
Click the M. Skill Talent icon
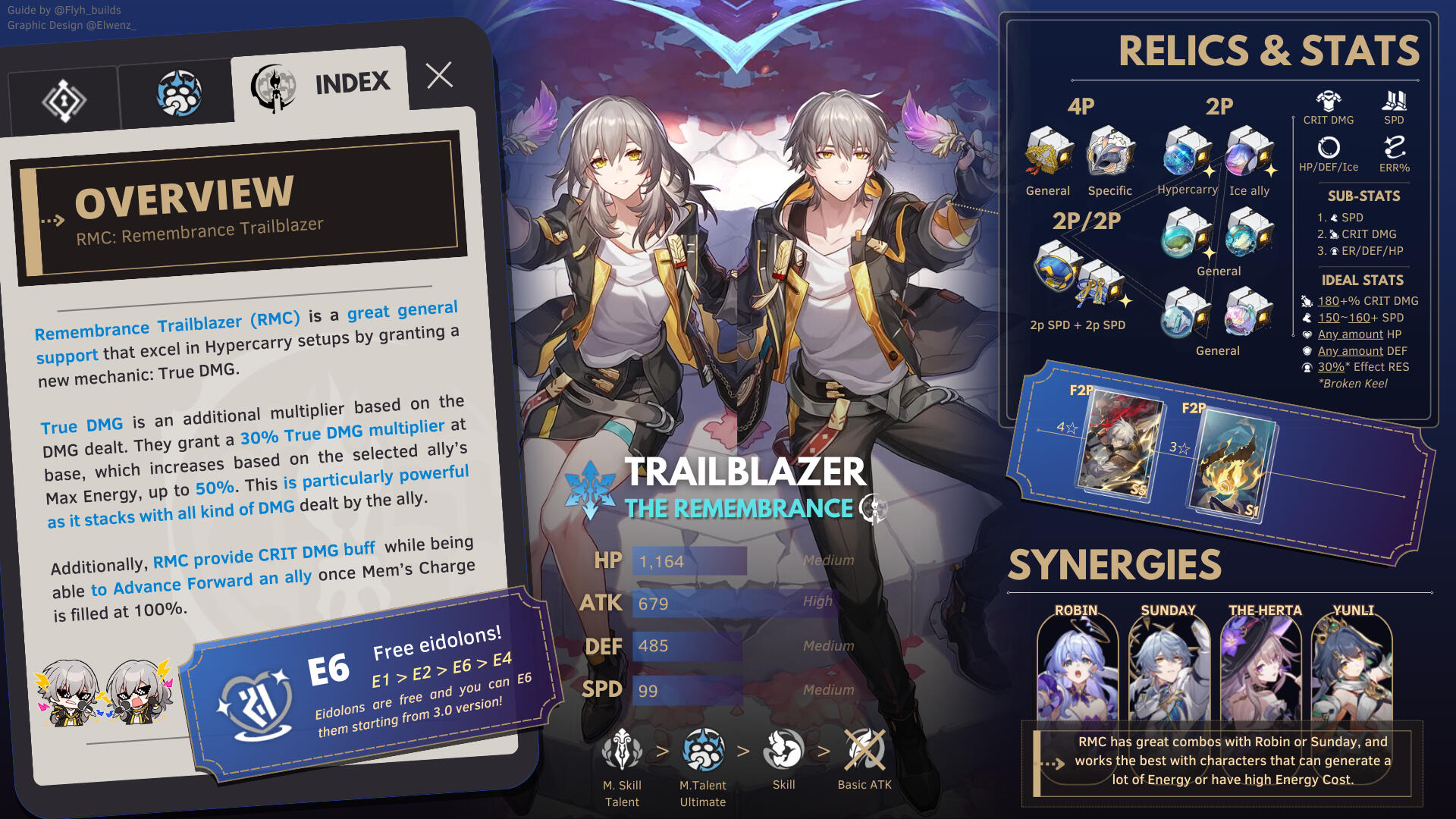coord(622,751)
